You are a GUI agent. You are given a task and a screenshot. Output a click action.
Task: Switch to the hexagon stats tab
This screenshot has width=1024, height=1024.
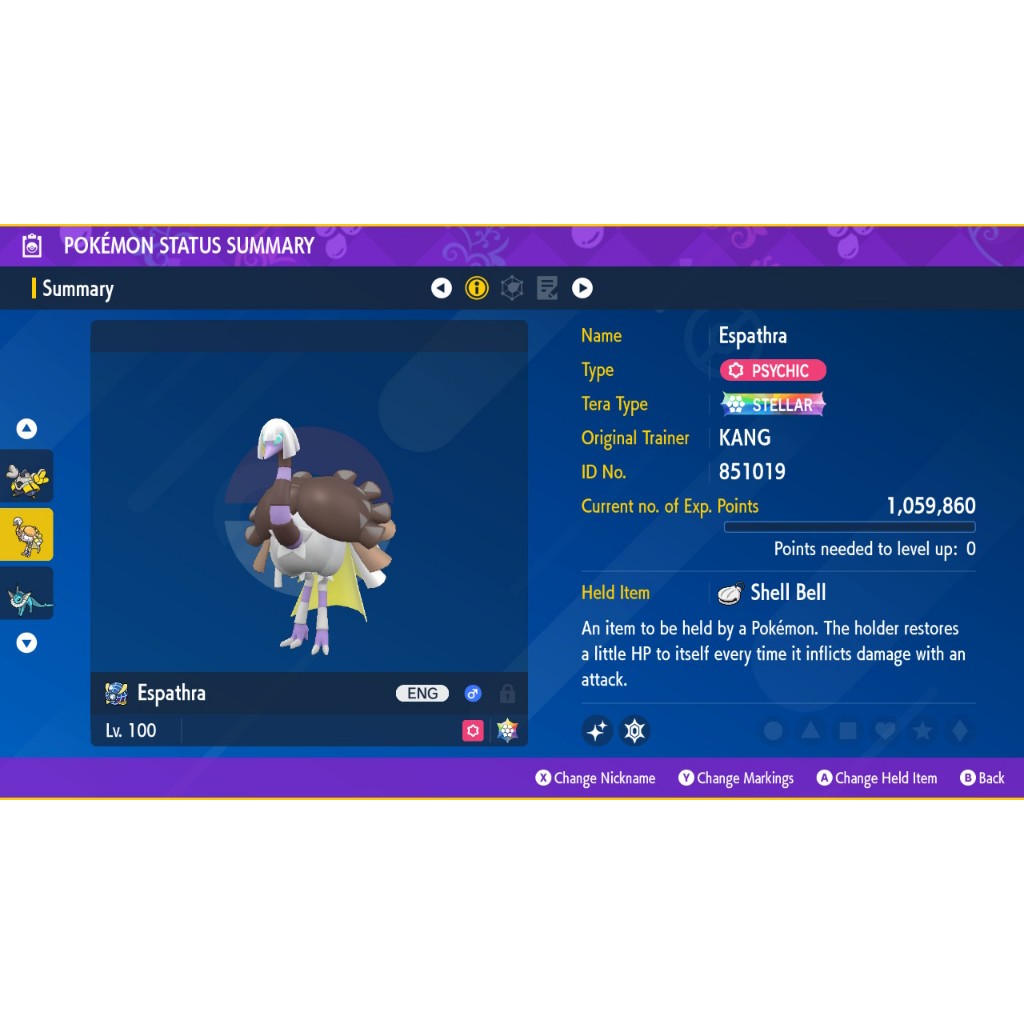pos(512,289)
